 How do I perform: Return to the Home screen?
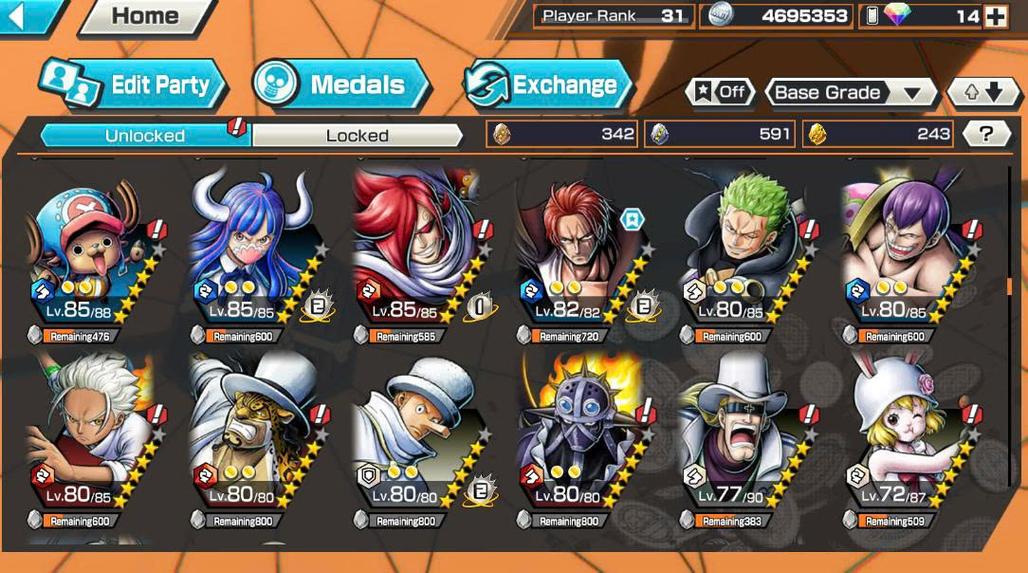click(145, 16)
